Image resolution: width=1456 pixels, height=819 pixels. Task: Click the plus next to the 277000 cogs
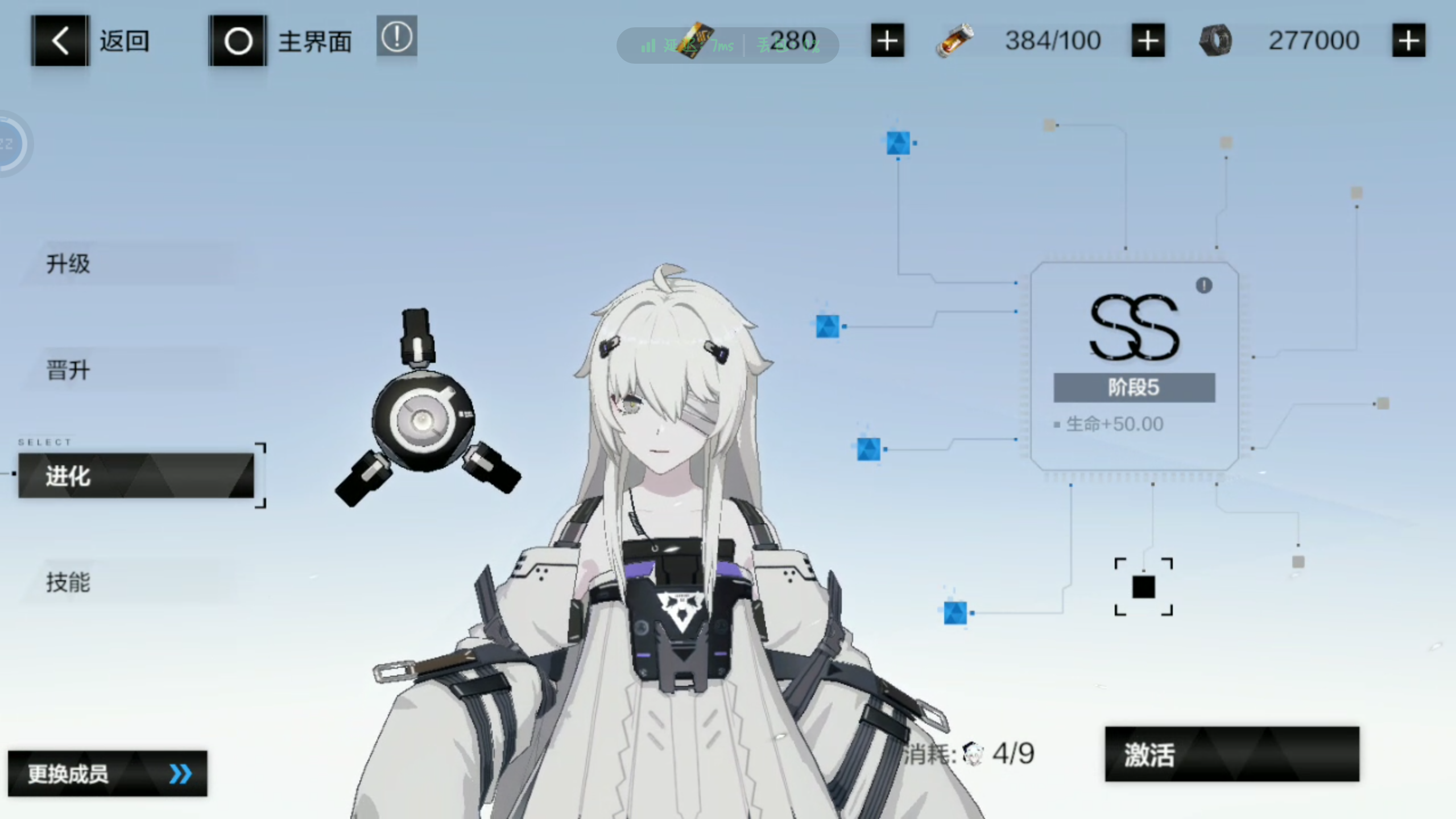pos(1408,40)
